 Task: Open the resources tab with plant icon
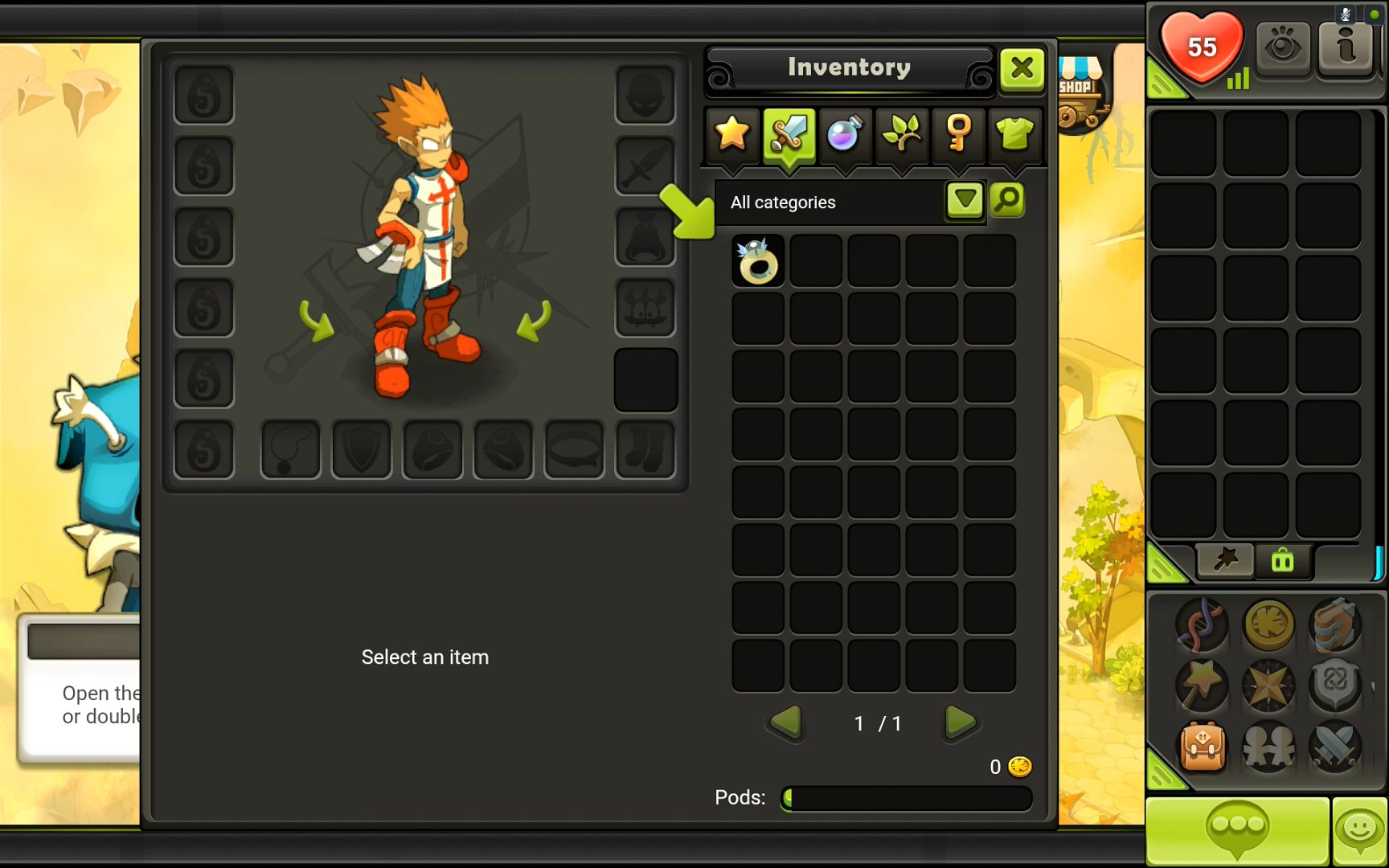click(902, 135)
